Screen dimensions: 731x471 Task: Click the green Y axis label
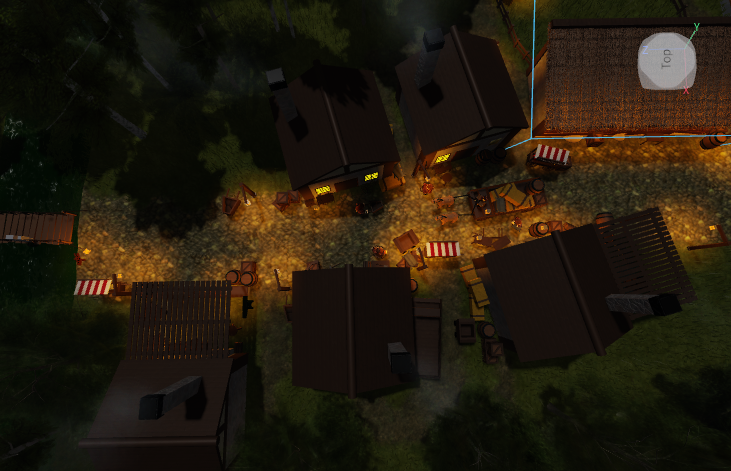(x=696, y=26)
